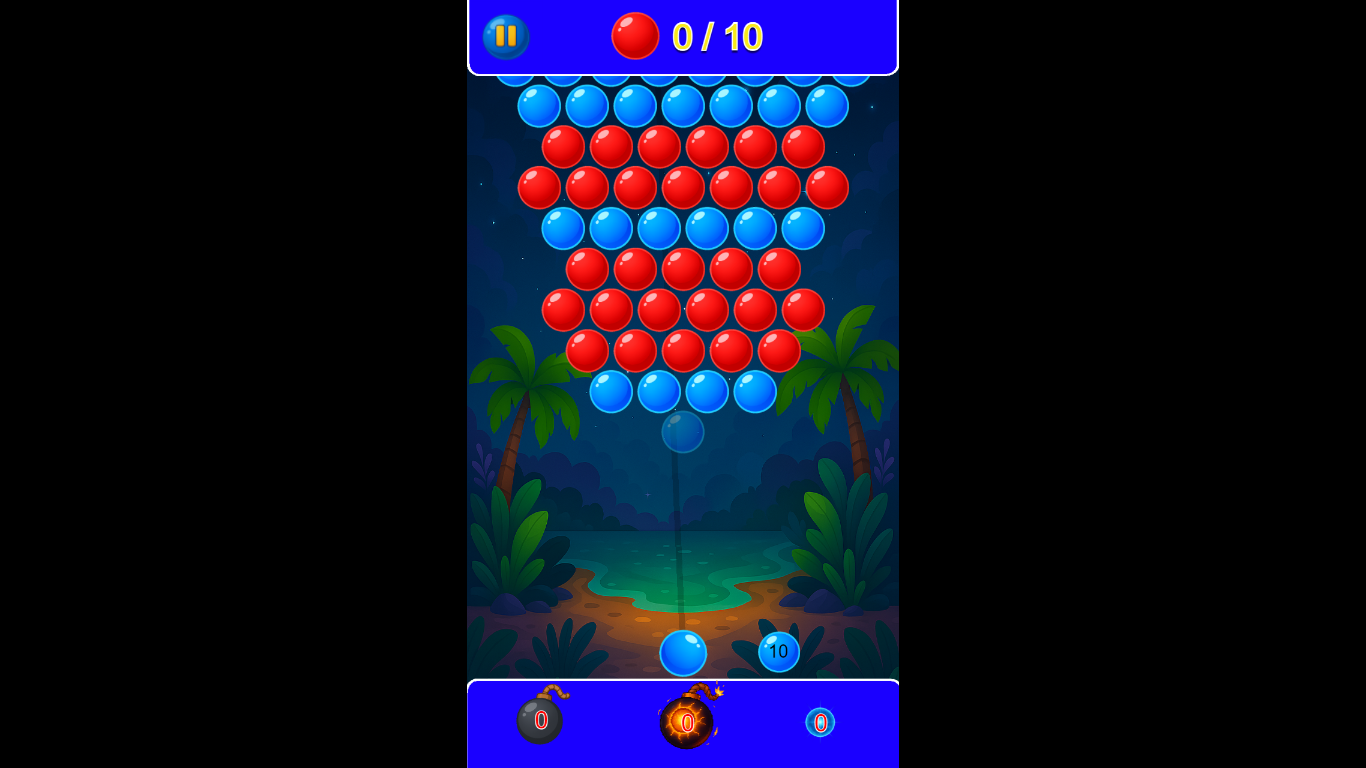
Task: Select the blue orb power-up
Action: point(820,722)
